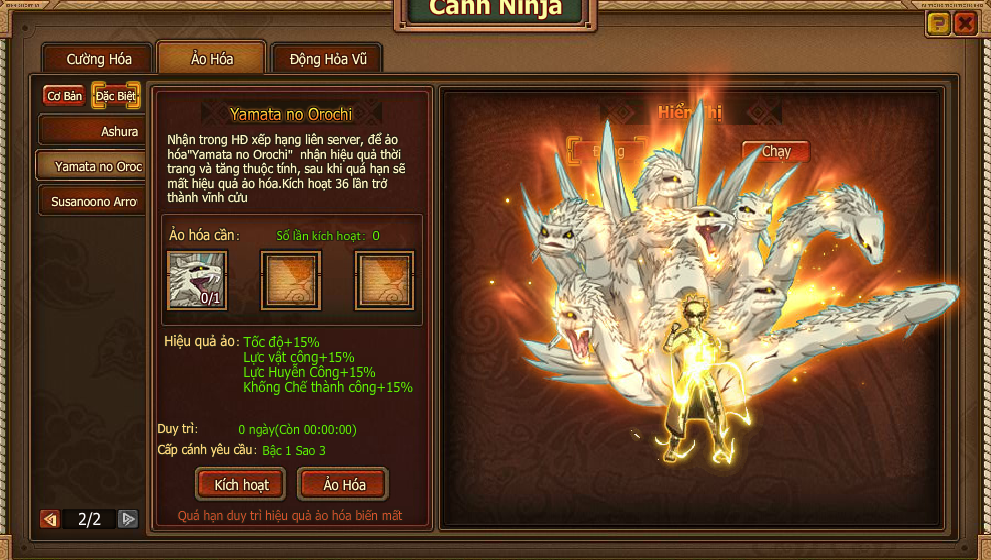Click the Ảo Hóa button below the stats
Screen dimensions: 991x560
pyautogui.click(x=344, y=485)
